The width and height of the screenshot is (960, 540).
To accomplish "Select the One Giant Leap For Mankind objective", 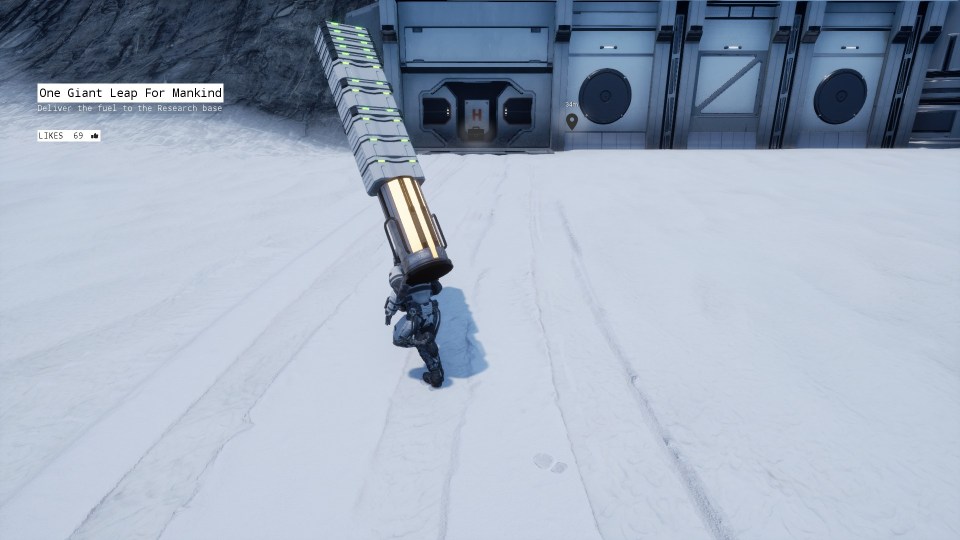I will tap(130, 93).
